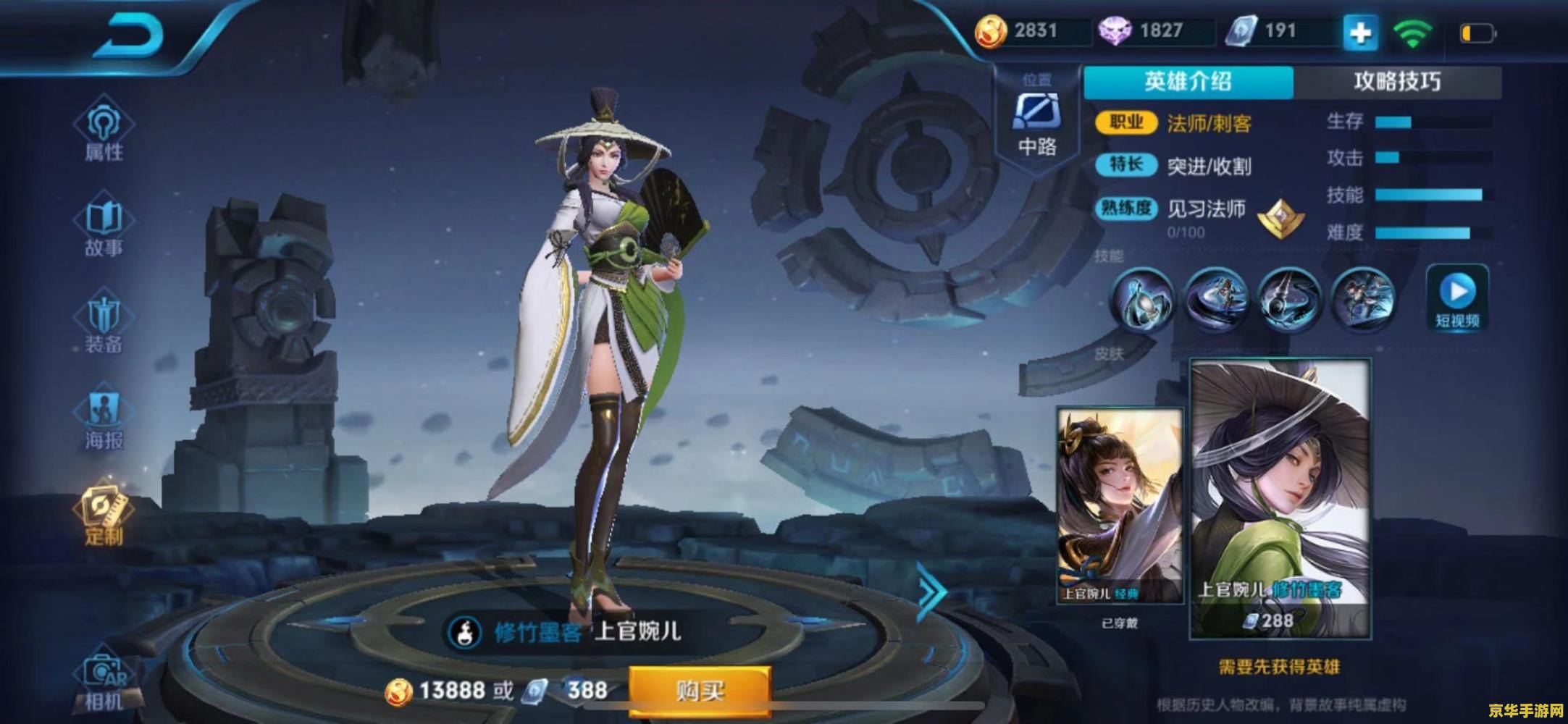Open the 海报 poster menu
This screenshot has width=1568, height=724.
coord(104,420)
